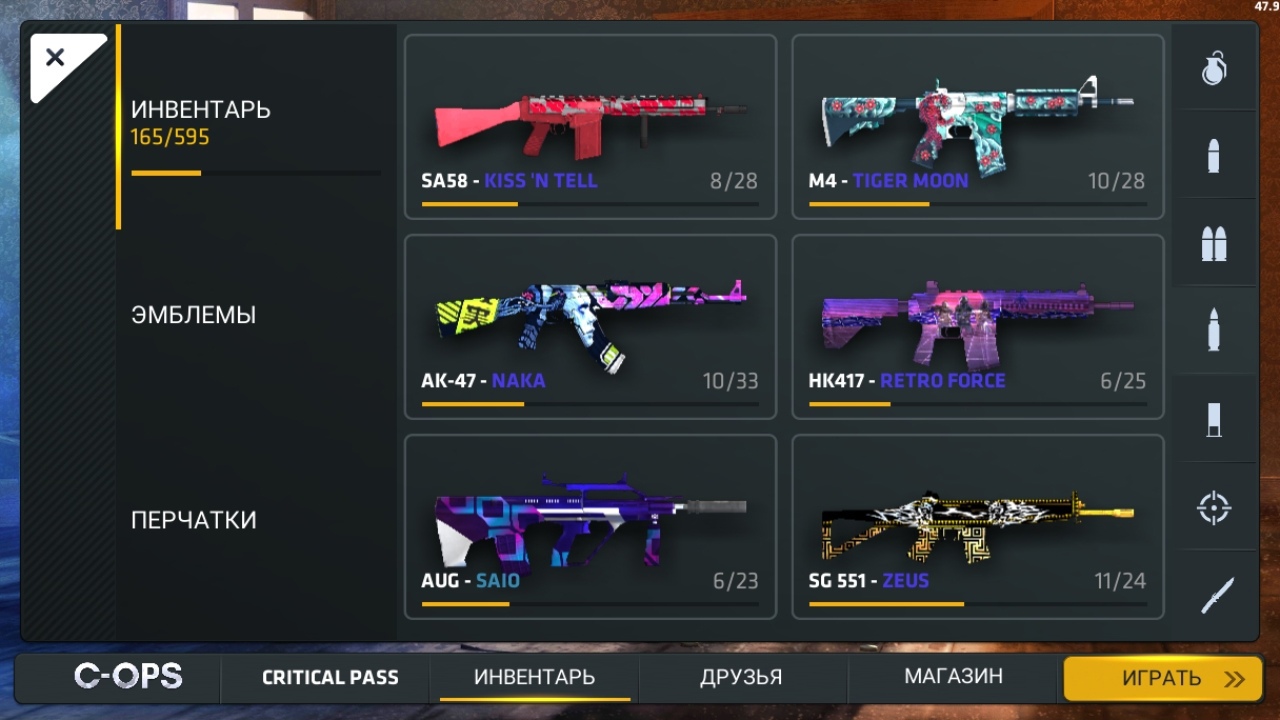Filter by the grenade icon category

tap(1214, 68)
